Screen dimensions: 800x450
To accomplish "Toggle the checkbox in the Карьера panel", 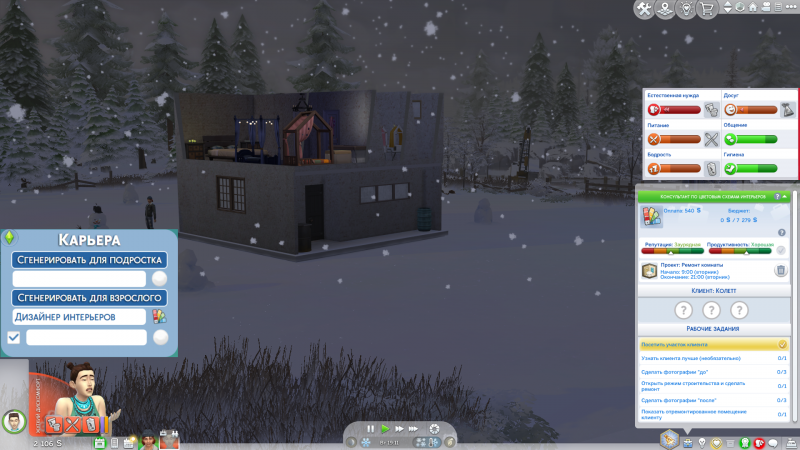I will pyautogui.click(x=14, y=338).
